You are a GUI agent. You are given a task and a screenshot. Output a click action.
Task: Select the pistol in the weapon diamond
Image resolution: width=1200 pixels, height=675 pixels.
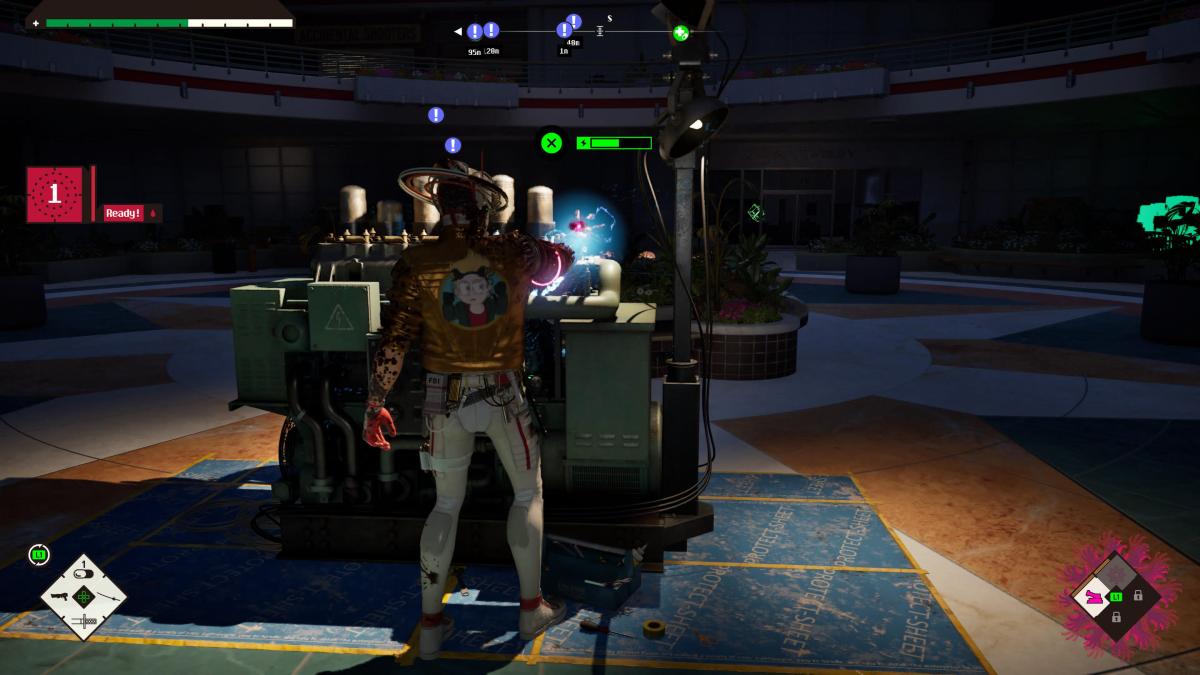click(60, 596)
